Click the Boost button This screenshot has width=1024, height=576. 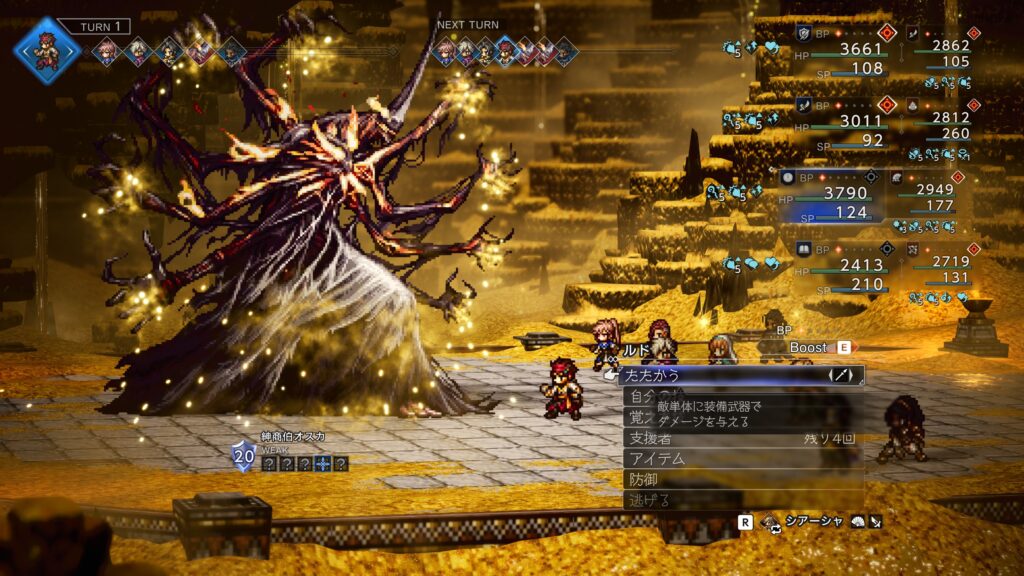pos(815,347)
